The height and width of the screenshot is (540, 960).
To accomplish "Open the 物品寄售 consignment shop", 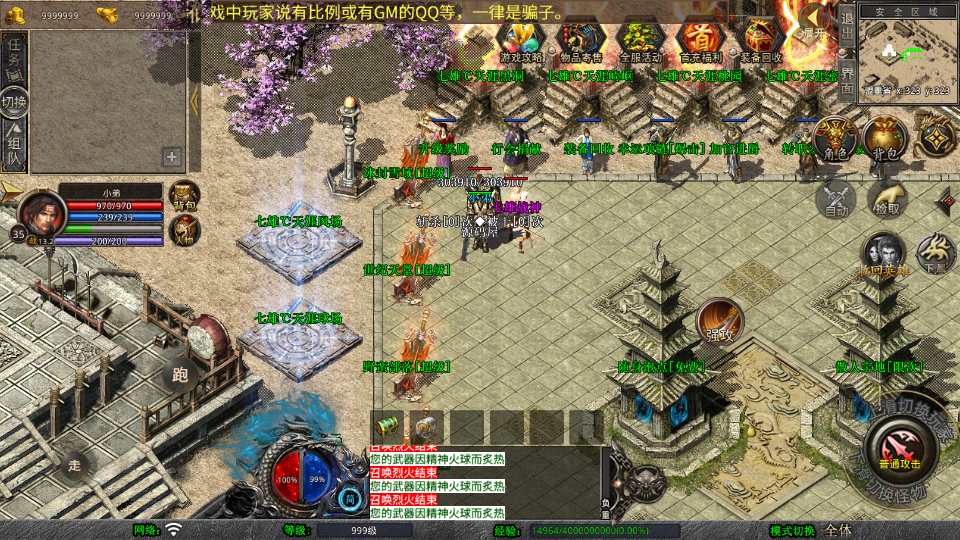I will click(x=580, y=40).
